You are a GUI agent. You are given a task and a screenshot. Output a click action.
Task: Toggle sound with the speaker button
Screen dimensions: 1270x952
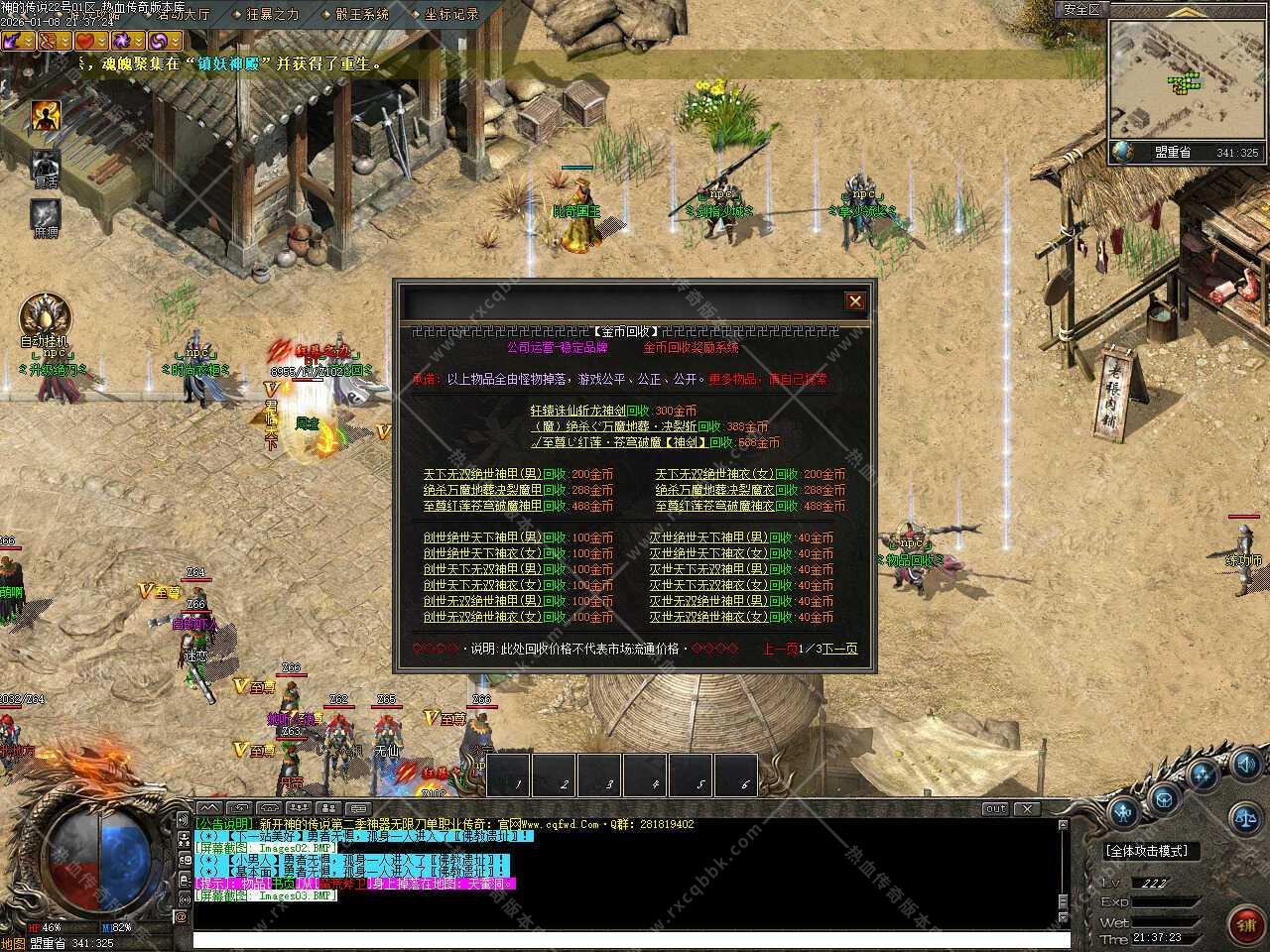point(1246,764)
